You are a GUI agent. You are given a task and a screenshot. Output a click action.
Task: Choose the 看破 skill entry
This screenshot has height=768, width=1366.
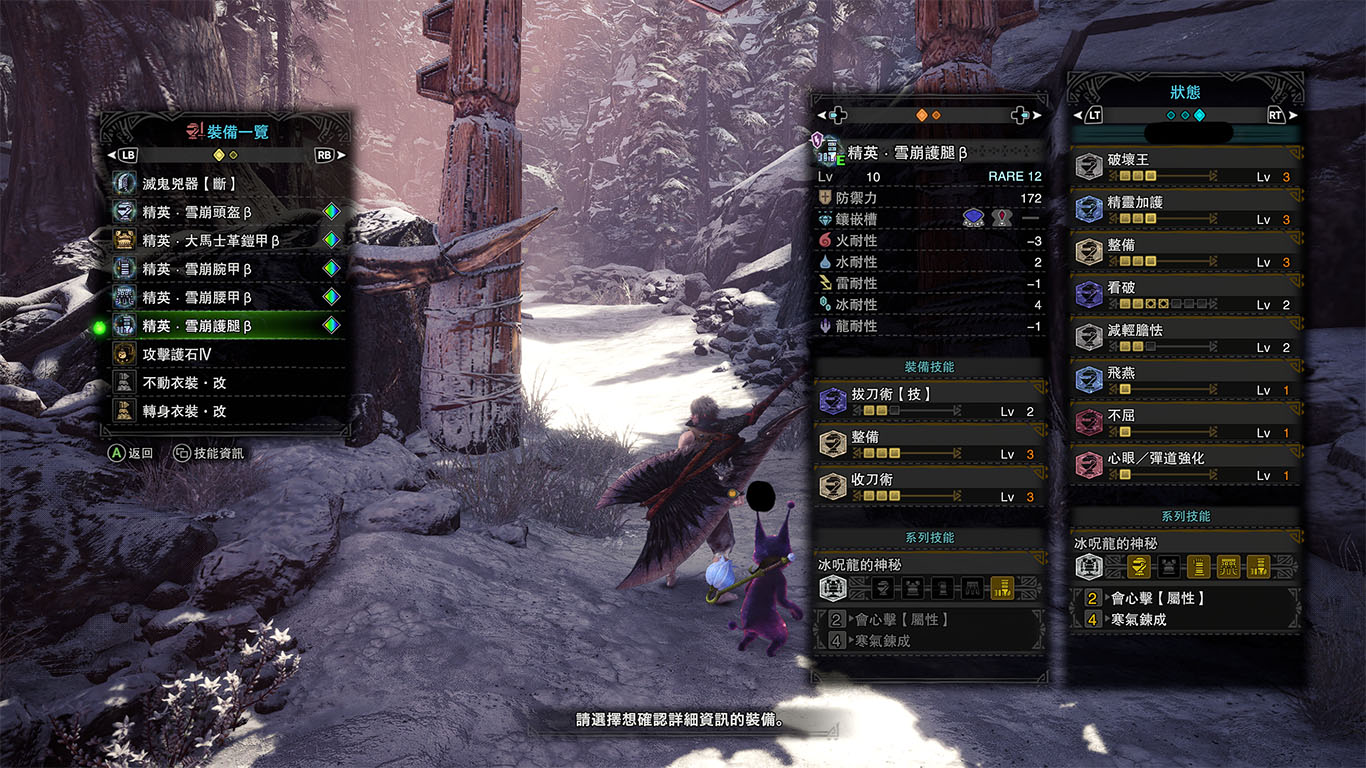click(x=1185, y=295)
